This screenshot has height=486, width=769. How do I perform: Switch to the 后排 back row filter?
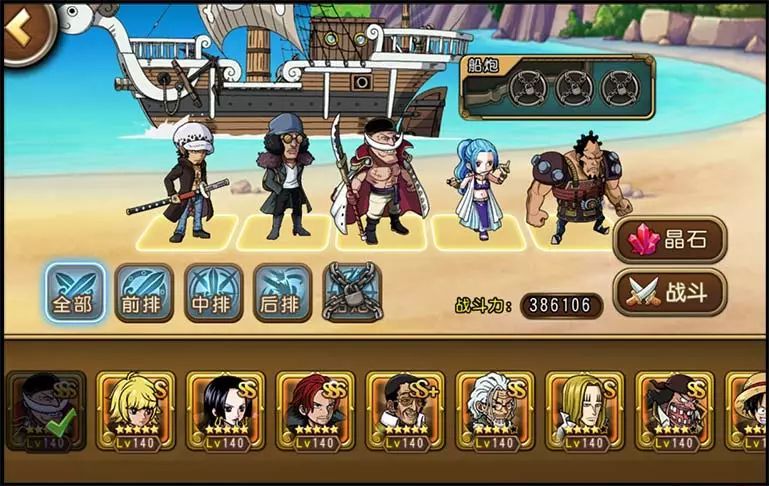coord(283,292)
